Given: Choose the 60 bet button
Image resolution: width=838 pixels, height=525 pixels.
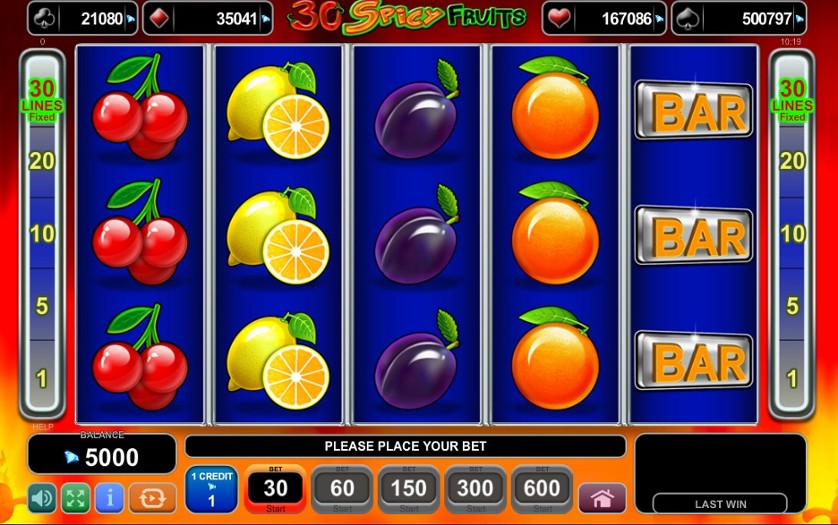Looking at the screenshot, I should click(x=342, y=489).
